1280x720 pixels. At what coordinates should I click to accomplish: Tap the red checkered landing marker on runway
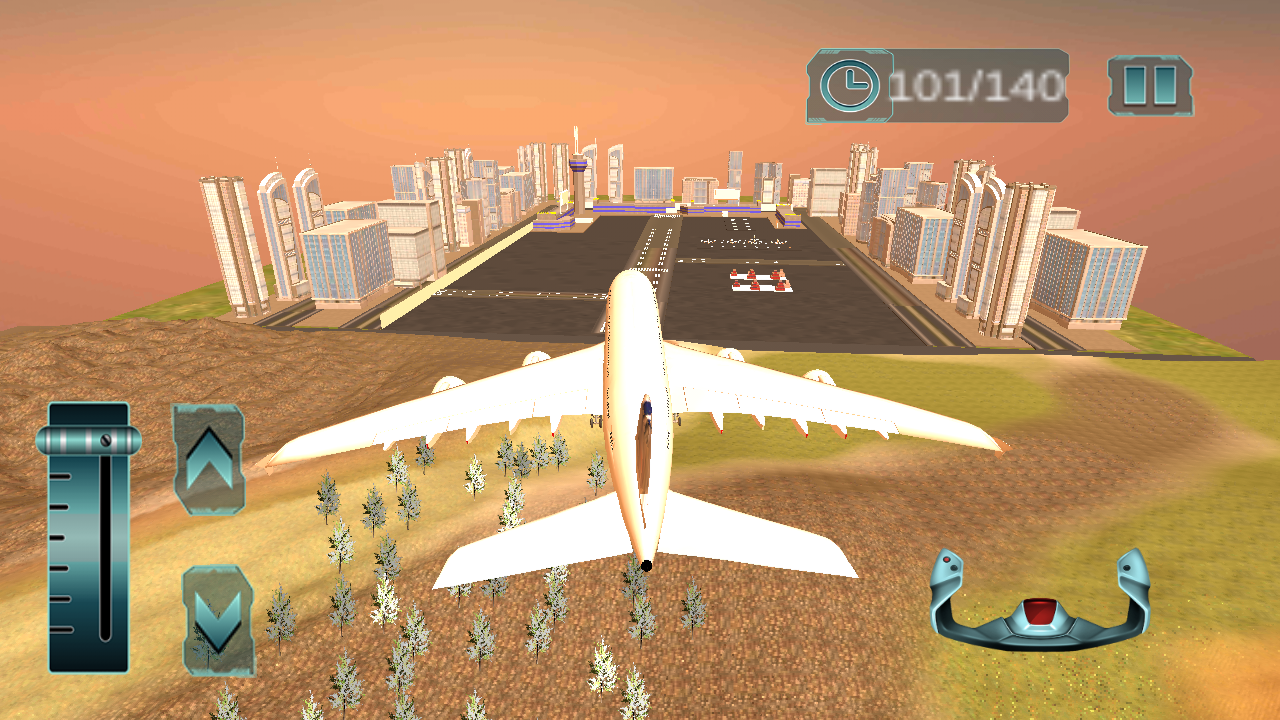(762, 283)
